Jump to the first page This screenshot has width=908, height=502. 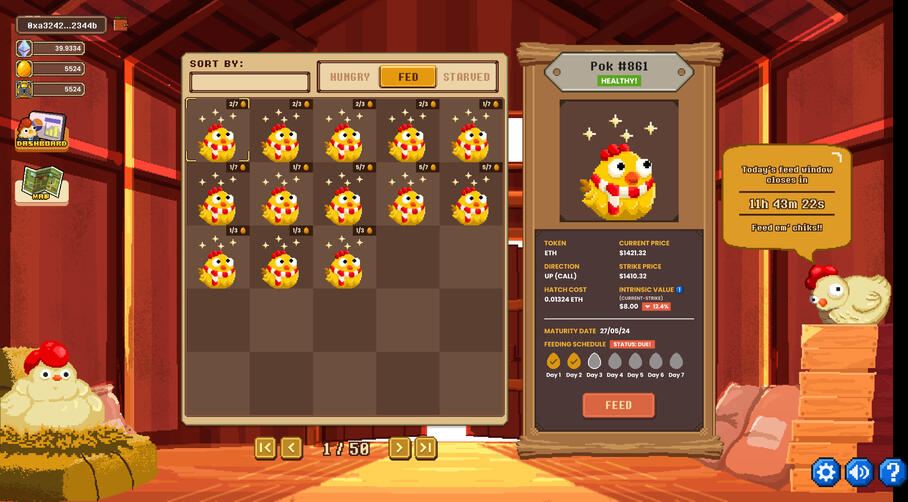click(x=265, y=448)
